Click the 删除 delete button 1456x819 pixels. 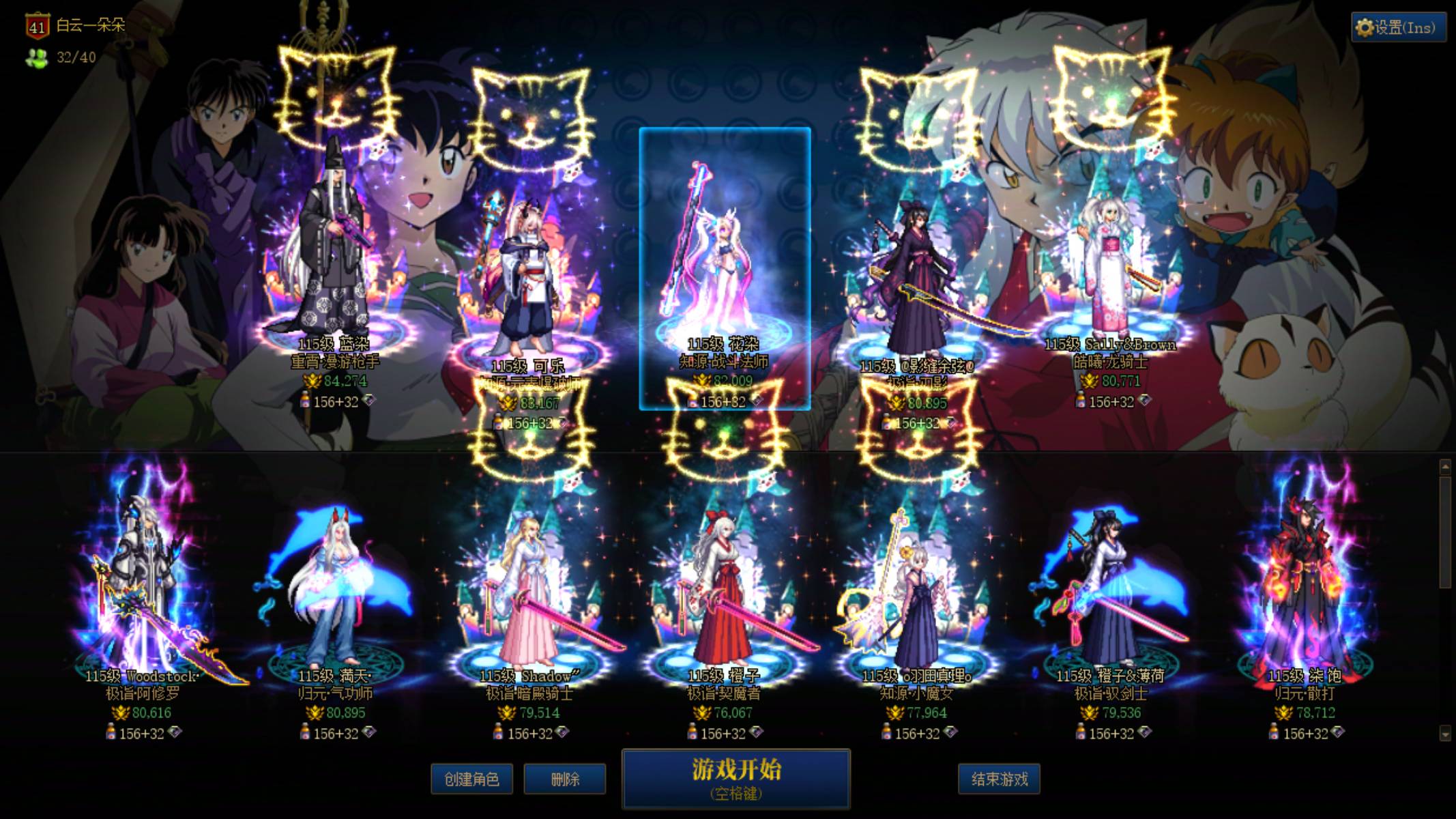(564, 779)
